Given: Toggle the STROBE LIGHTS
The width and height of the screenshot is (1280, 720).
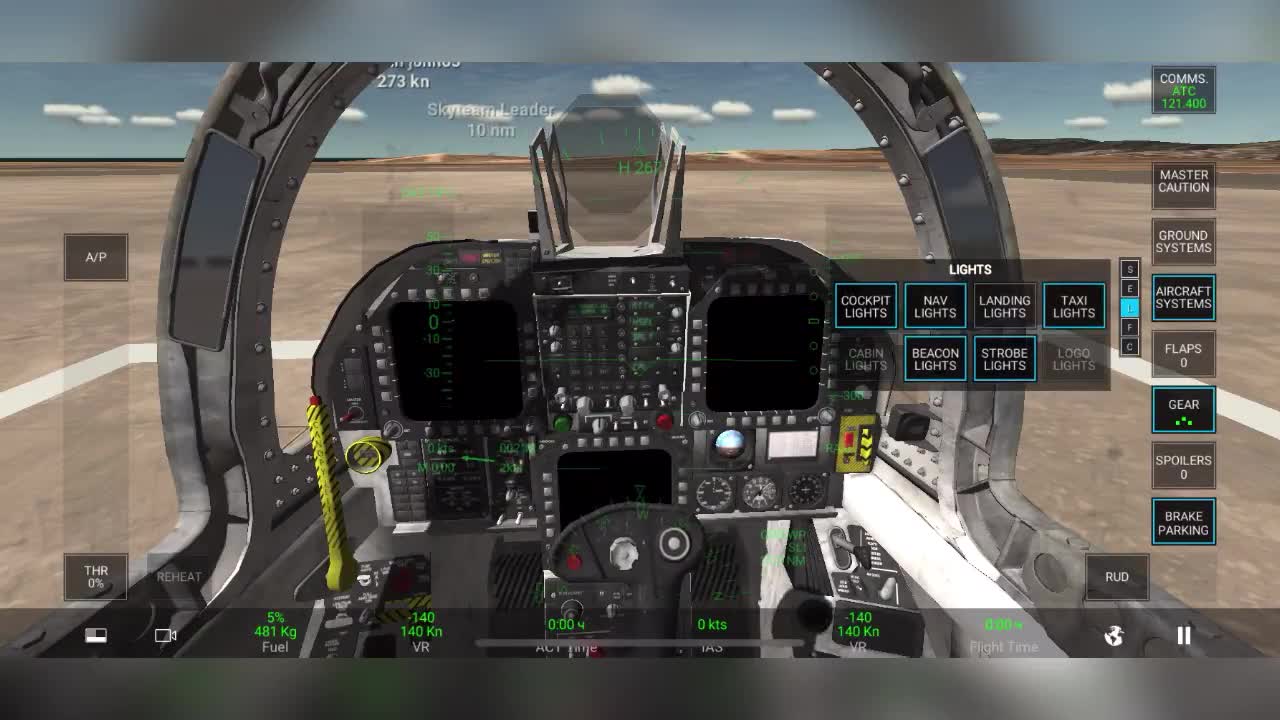Looking at the screenshot, I should [x=1003, y=358].
